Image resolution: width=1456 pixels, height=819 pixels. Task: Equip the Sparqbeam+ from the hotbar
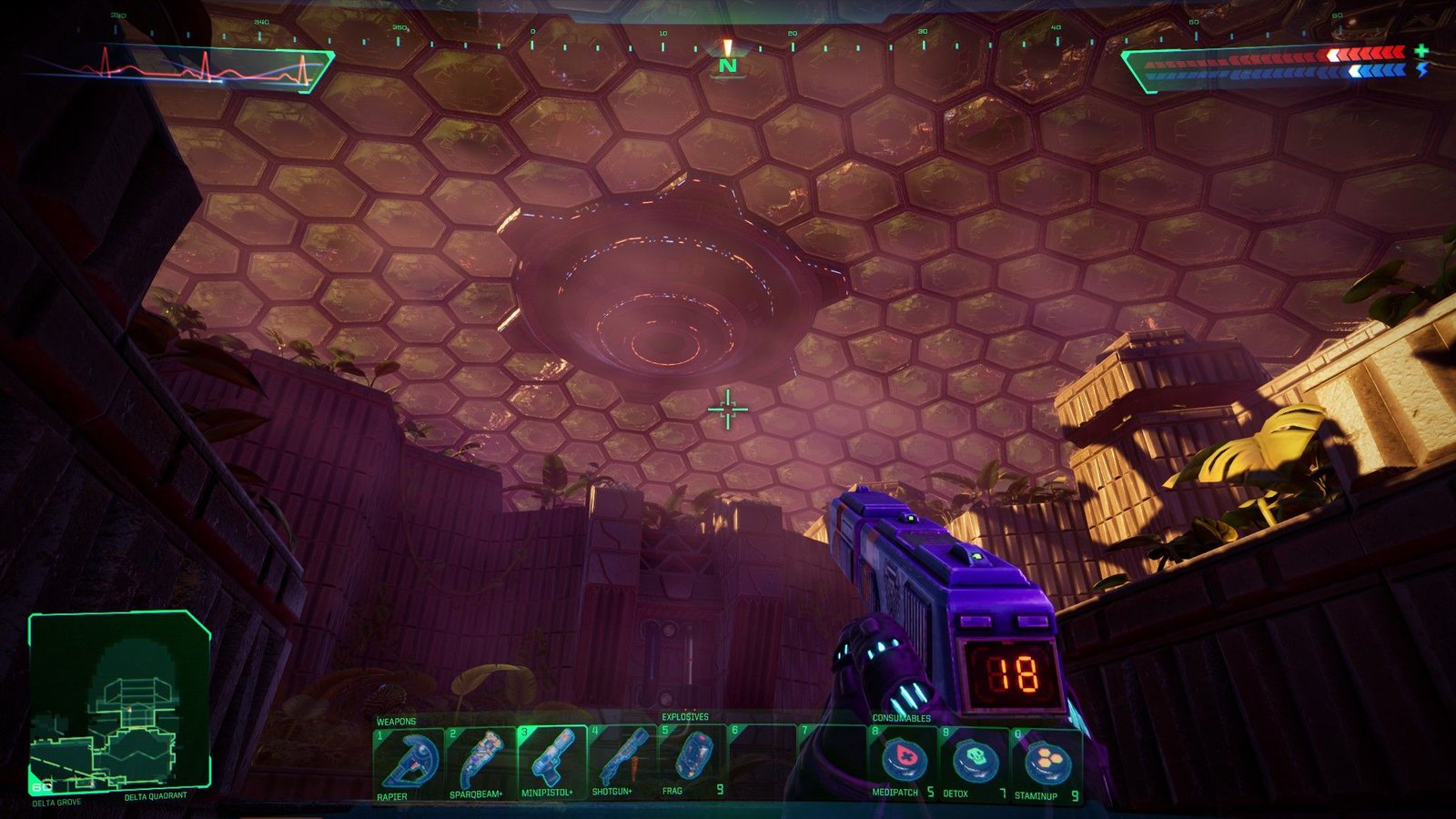click(479, 761)
